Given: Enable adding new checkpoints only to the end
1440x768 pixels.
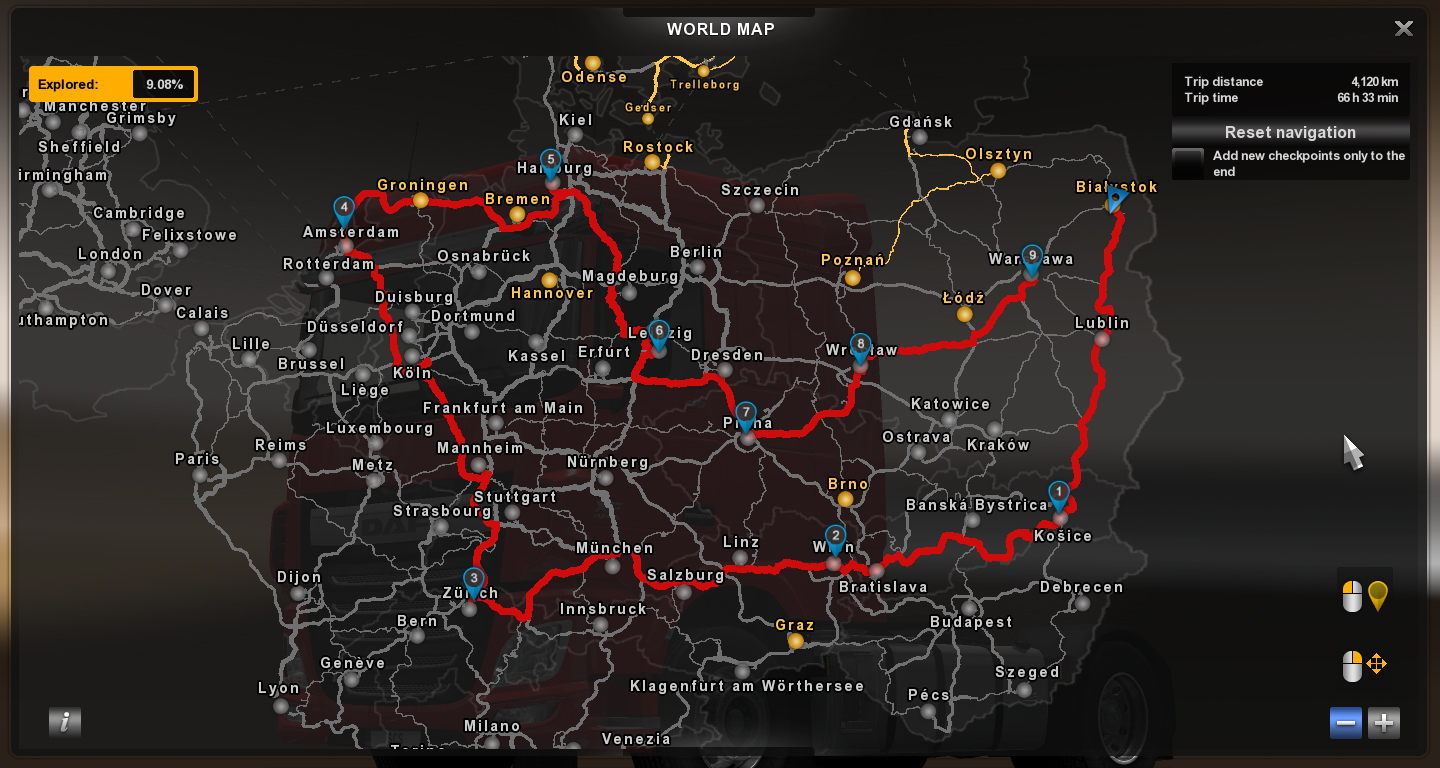Looking at the screenshot, I should pyautogui.click(x=1188, y=163).
